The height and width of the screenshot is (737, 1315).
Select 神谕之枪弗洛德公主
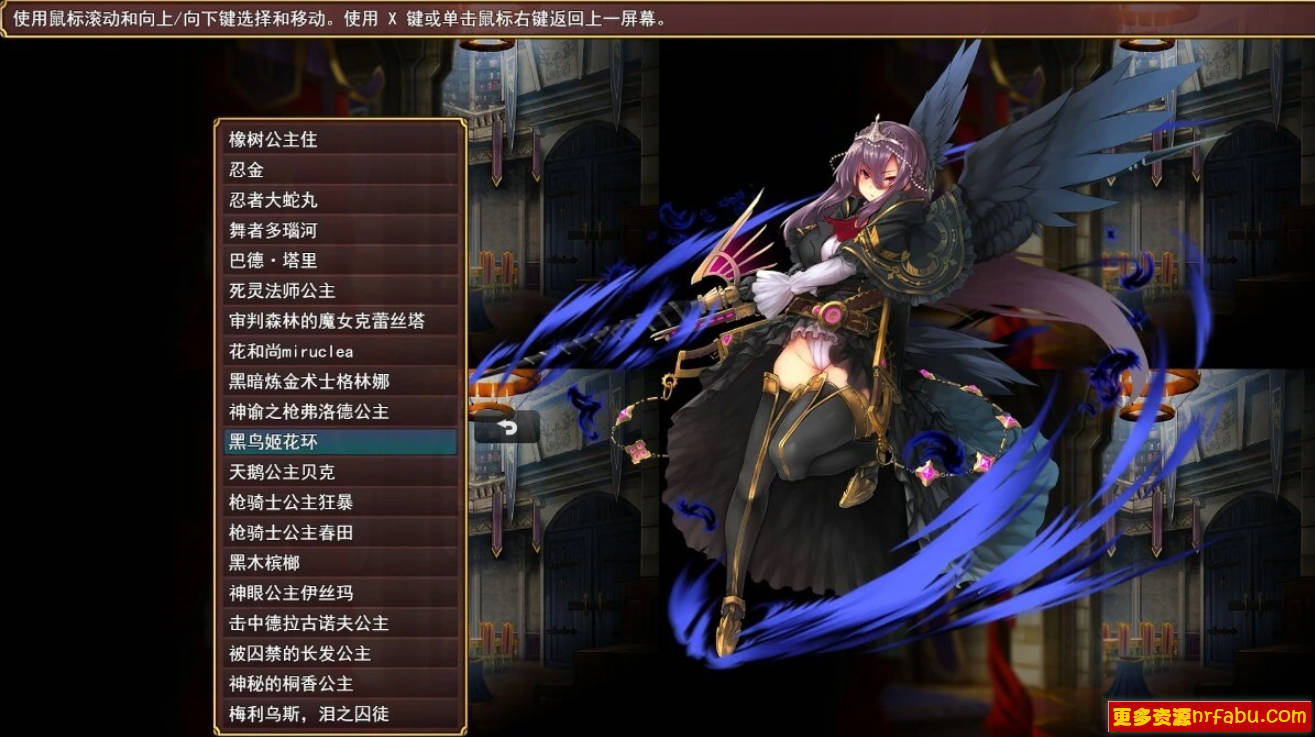(315, 412)
